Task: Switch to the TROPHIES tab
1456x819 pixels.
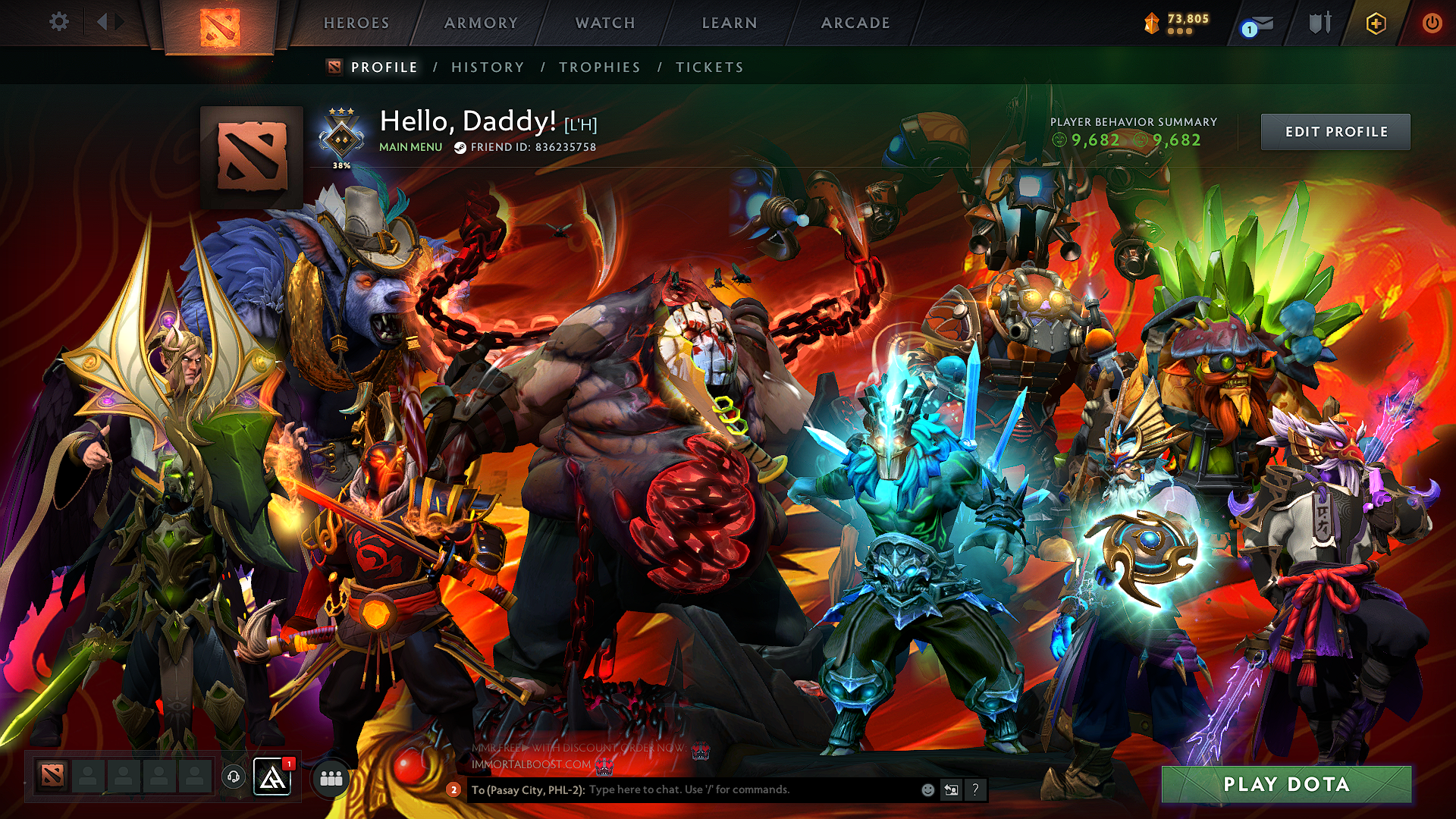Action: pyautogui.click(x=599, y=67)
